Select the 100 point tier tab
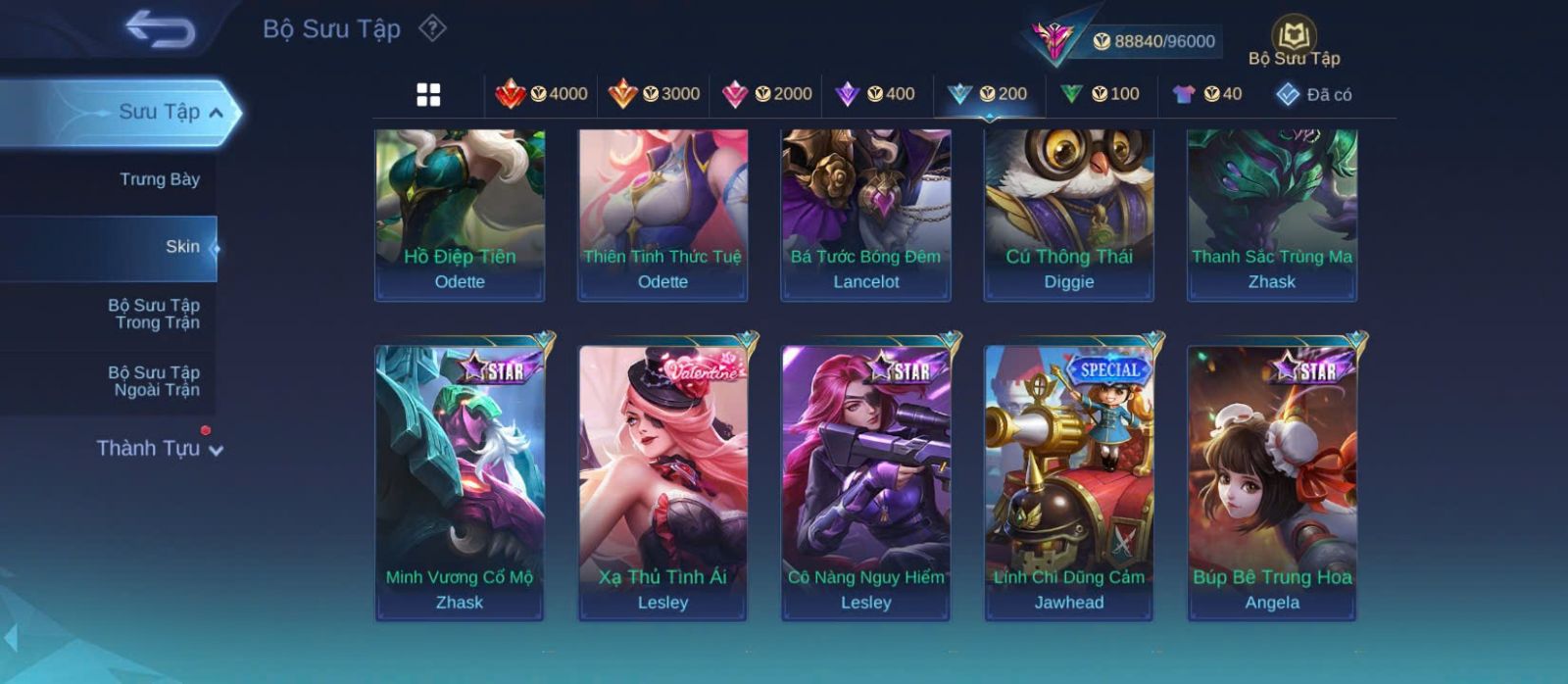This screenshot has height=684, width=1568. pyautogui.click(x=1100, y=94)
